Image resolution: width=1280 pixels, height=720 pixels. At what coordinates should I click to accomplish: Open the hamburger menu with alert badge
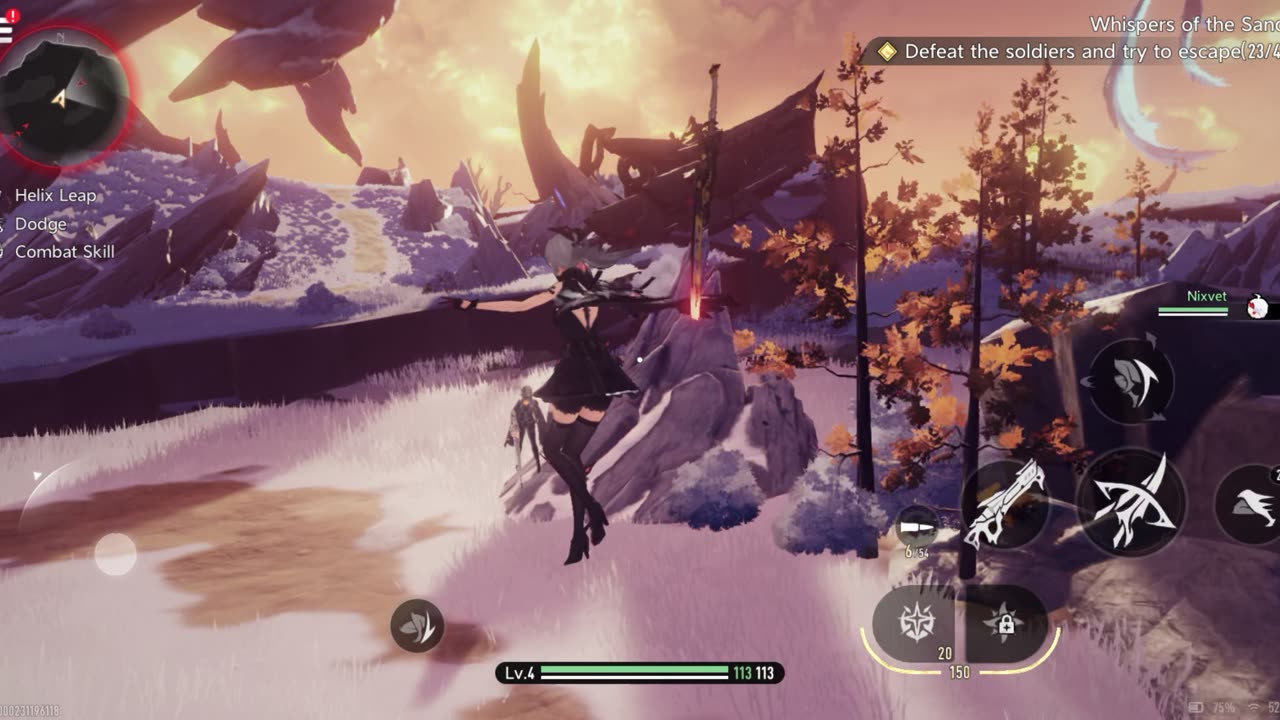[x=6, y=28]
